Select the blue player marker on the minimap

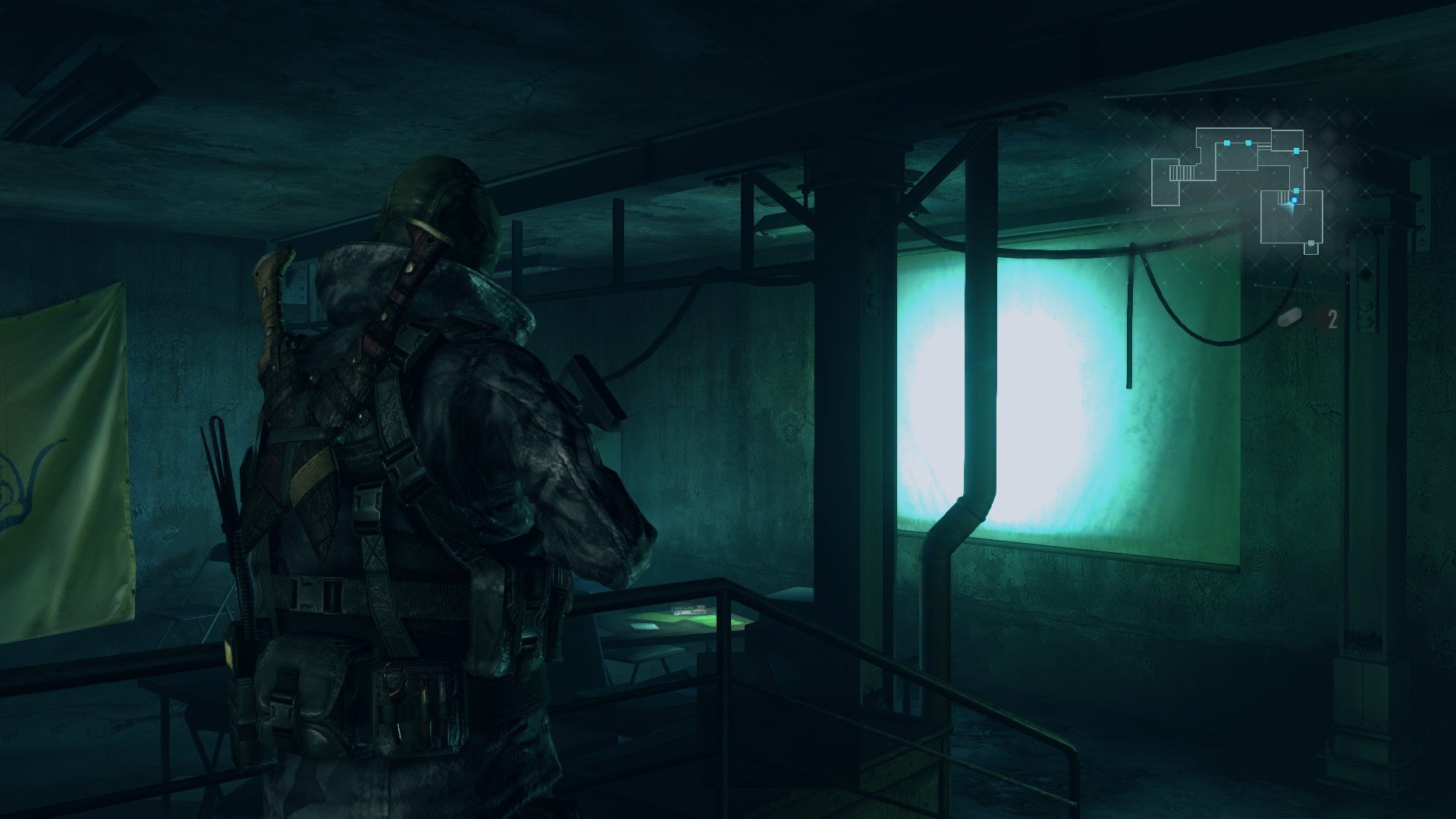(x=1294, y=199)
